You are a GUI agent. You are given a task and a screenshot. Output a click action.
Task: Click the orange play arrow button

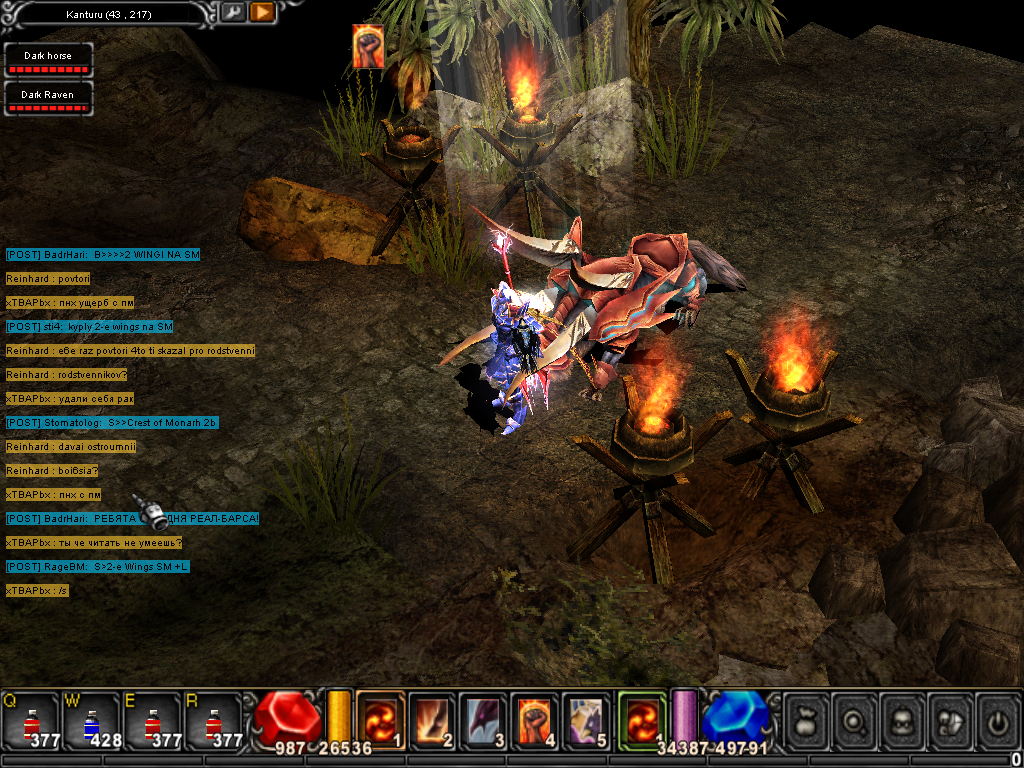[262, 13]
